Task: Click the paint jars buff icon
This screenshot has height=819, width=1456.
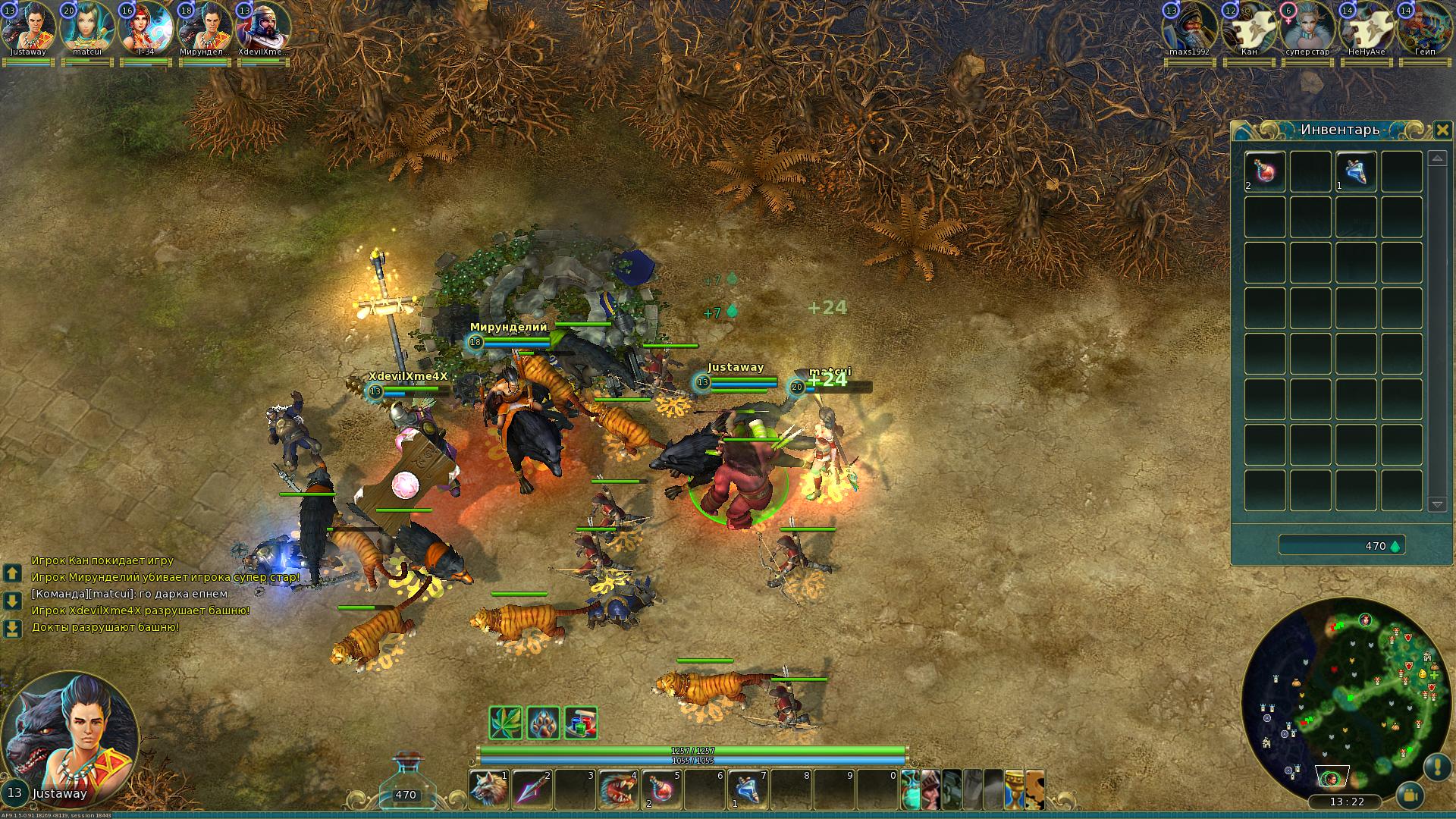Action: click(581, 723)
